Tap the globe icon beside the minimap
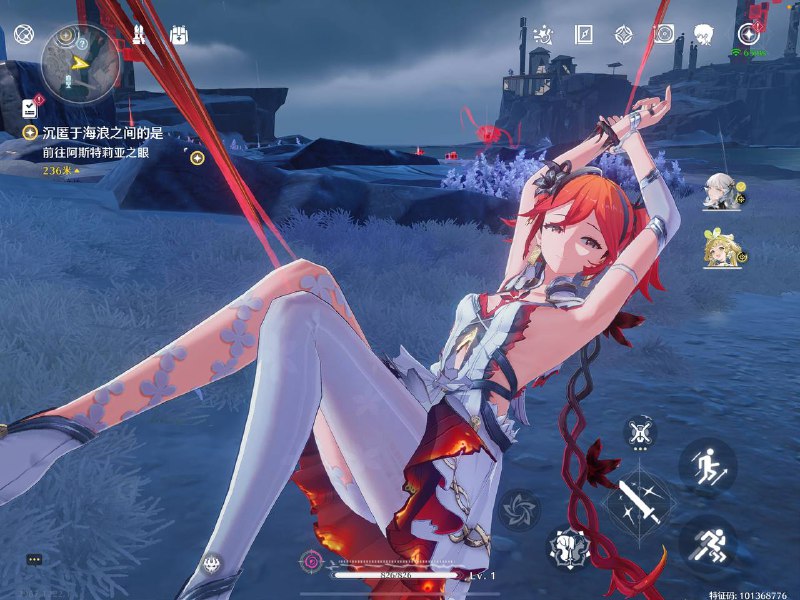 point(24,35)
